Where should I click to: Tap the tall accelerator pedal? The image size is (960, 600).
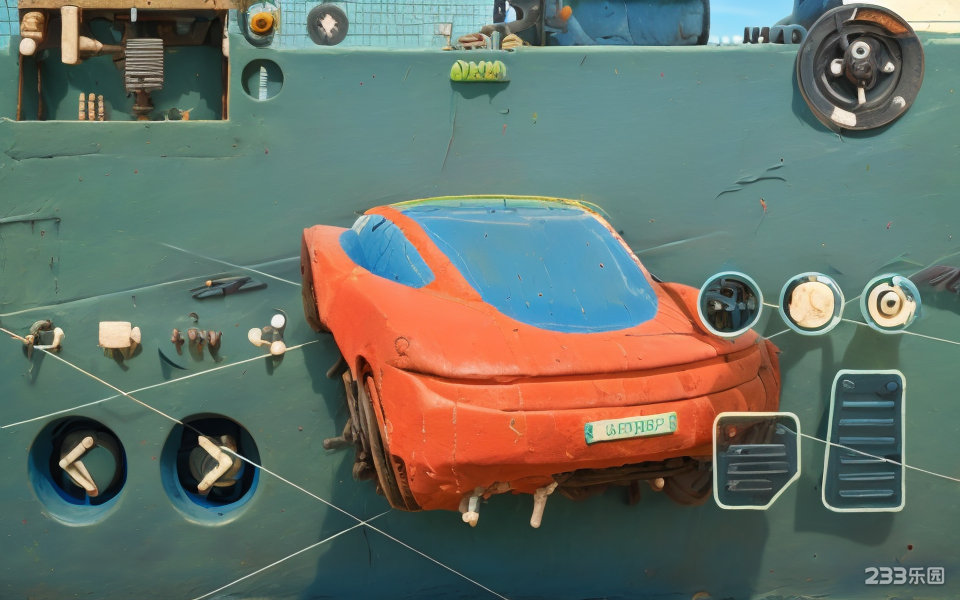(864, 440)
